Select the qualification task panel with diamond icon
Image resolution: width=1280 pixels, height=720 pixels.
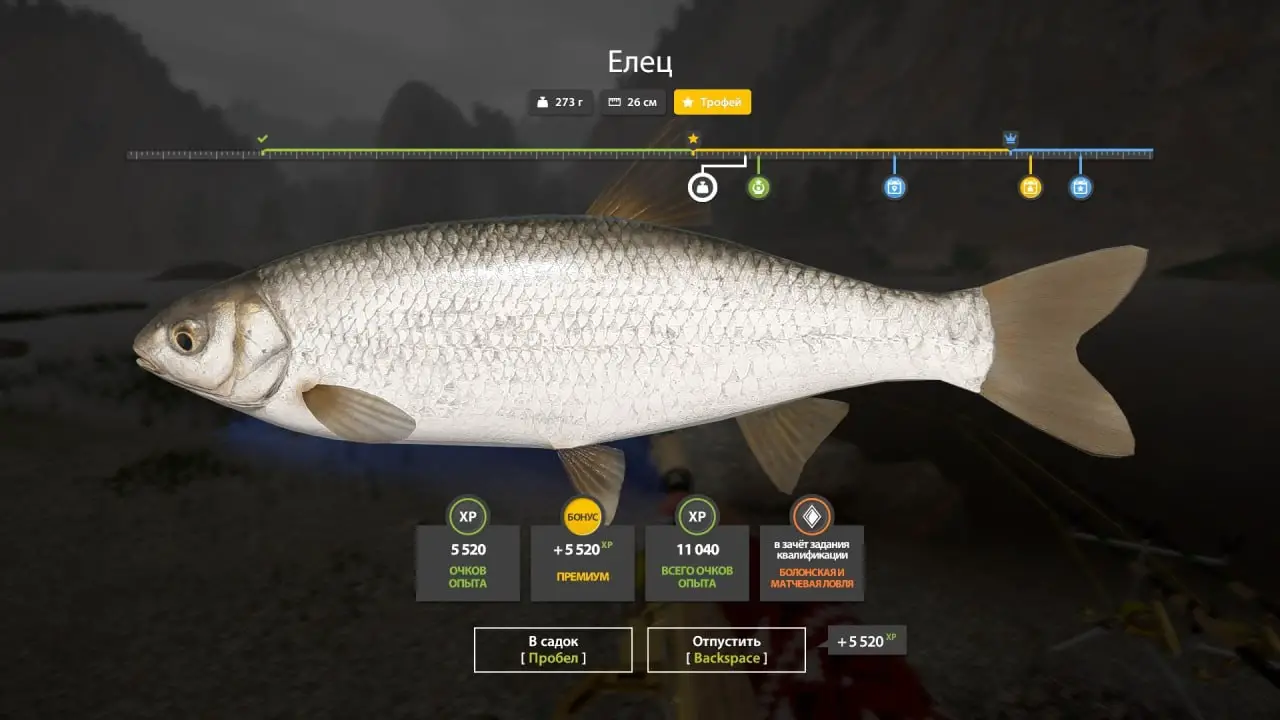[x=811, y=549]
